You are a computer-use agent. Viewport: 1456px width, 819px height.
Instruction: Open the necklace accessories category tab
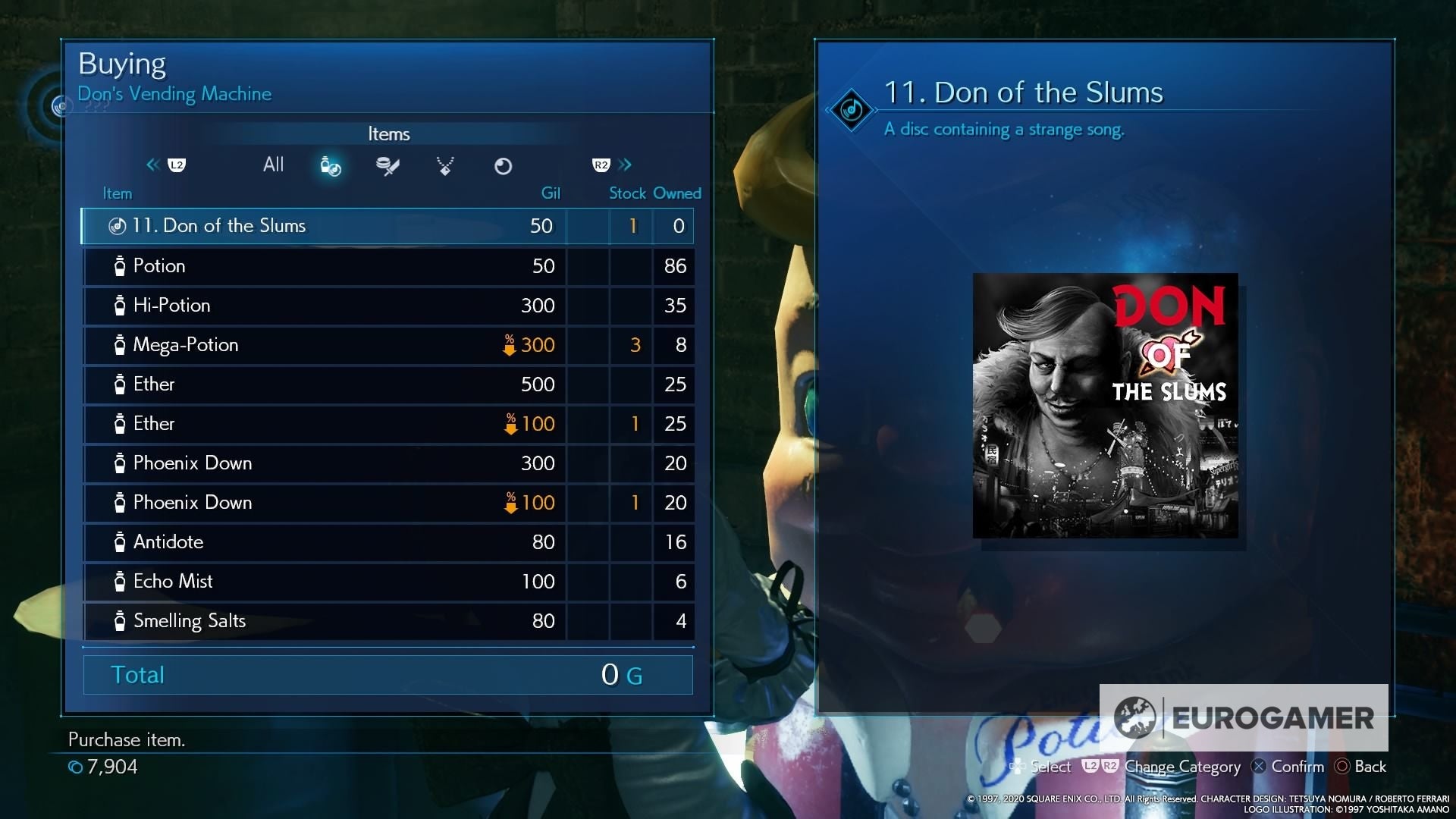click(445, 166)
